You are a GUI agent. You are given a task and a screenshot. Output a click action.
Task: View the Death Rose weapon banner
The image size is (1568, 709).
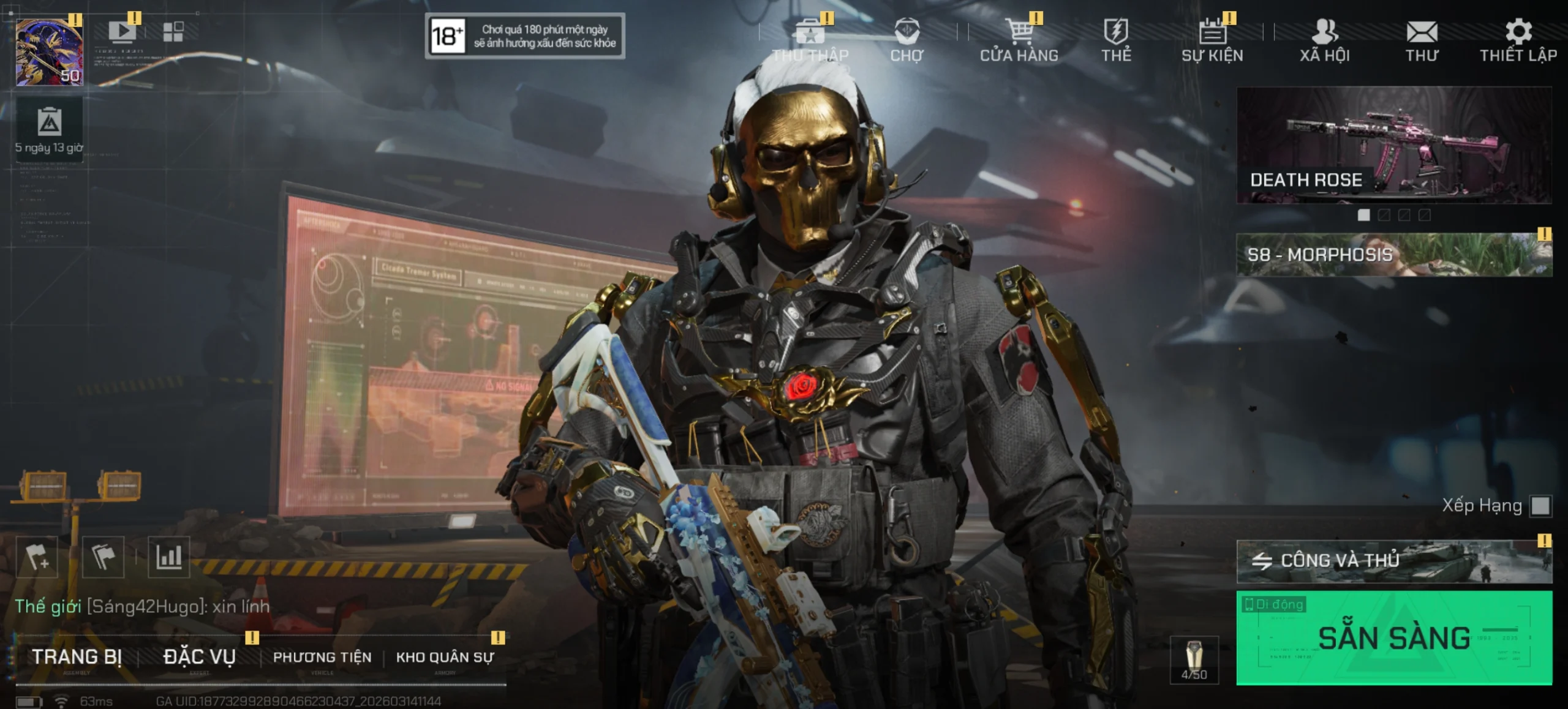(1394, 145)
